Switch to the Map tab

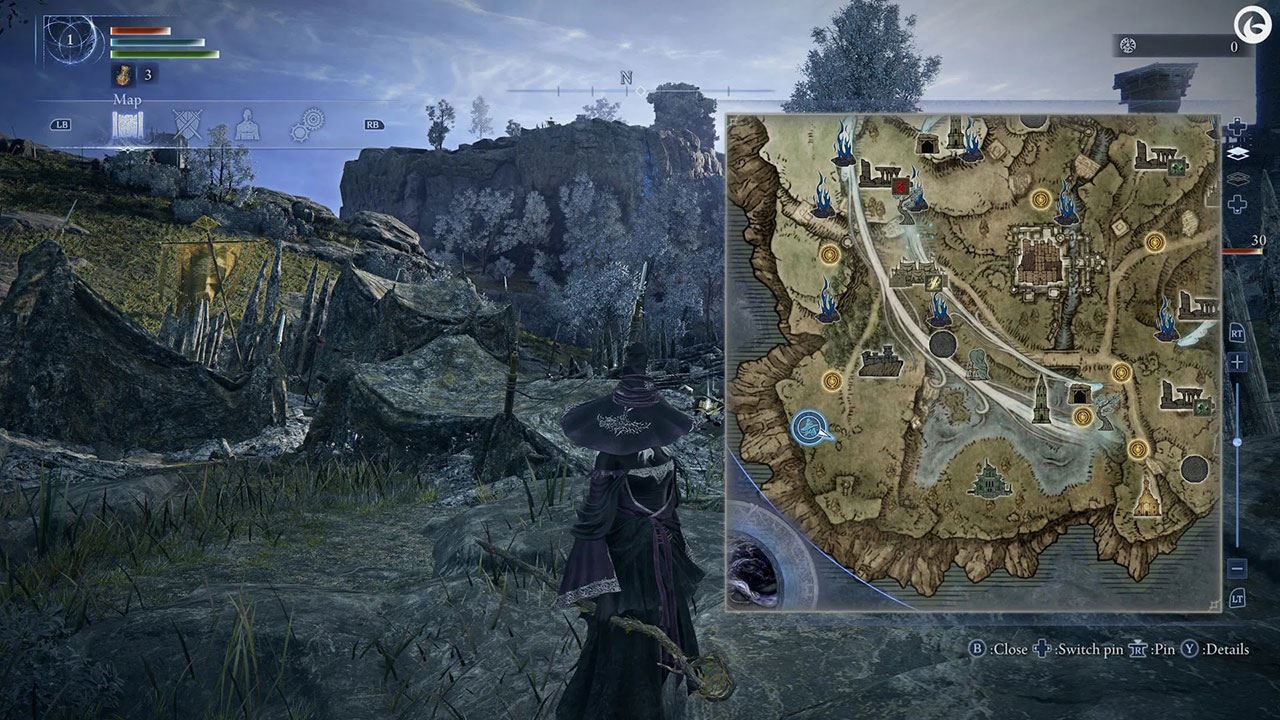127,126
